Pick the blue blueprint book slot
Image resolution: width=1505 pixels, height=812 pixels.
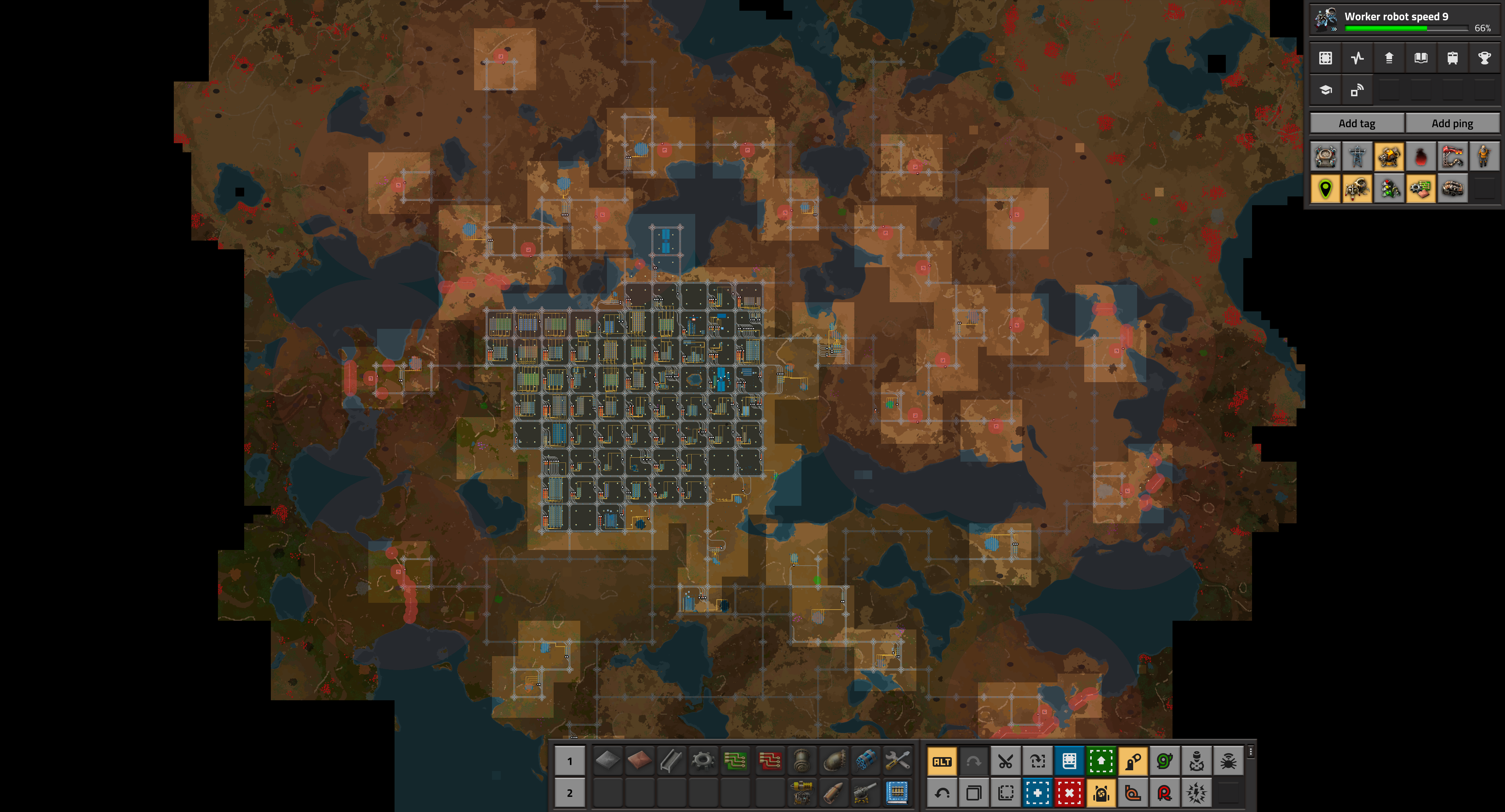point(897,793)
